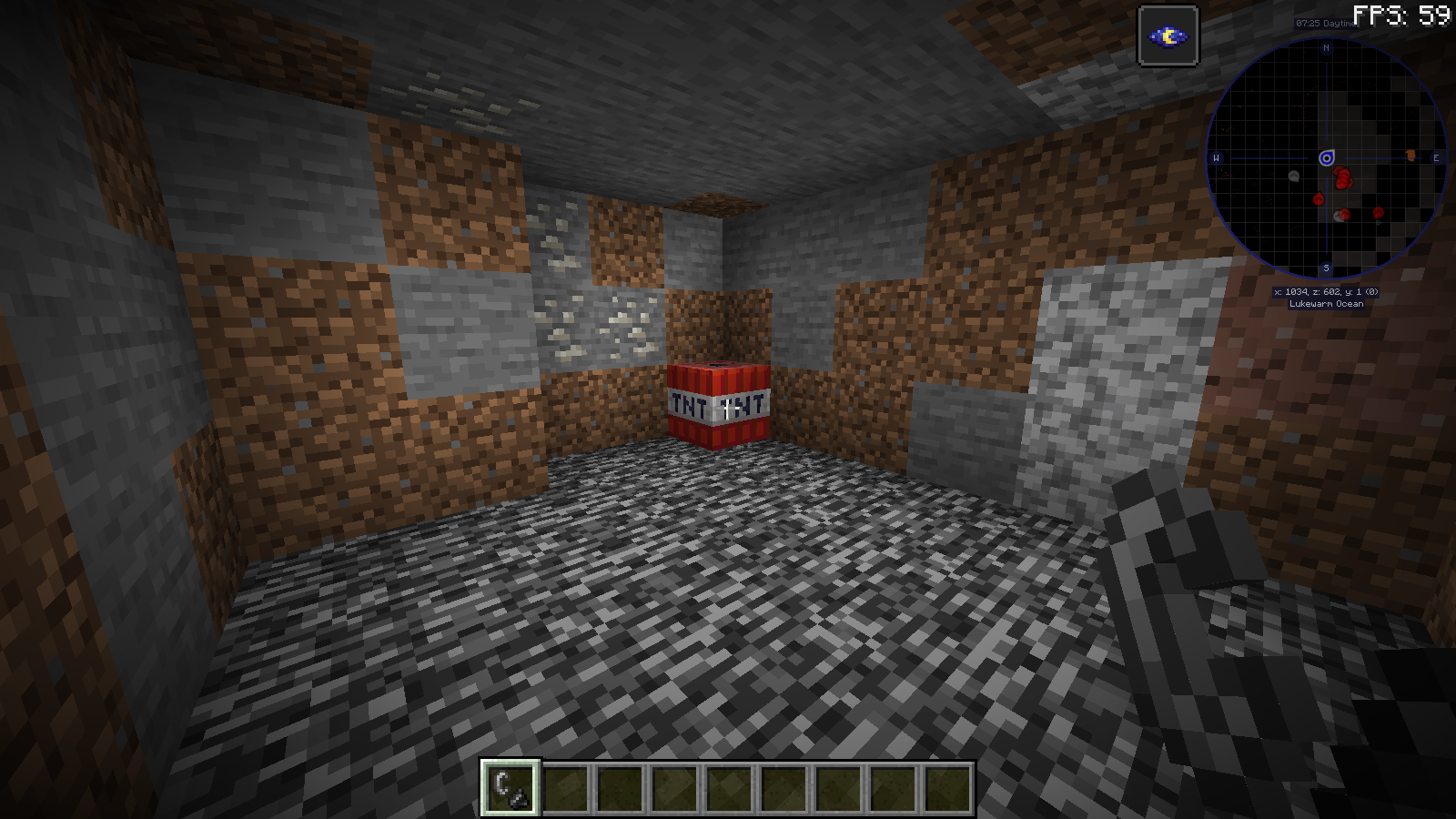The height and width of the screenshot is (819, 1456).
Task: Click the orange item marker near the minimap's east edge
Action: (1410, 155)
